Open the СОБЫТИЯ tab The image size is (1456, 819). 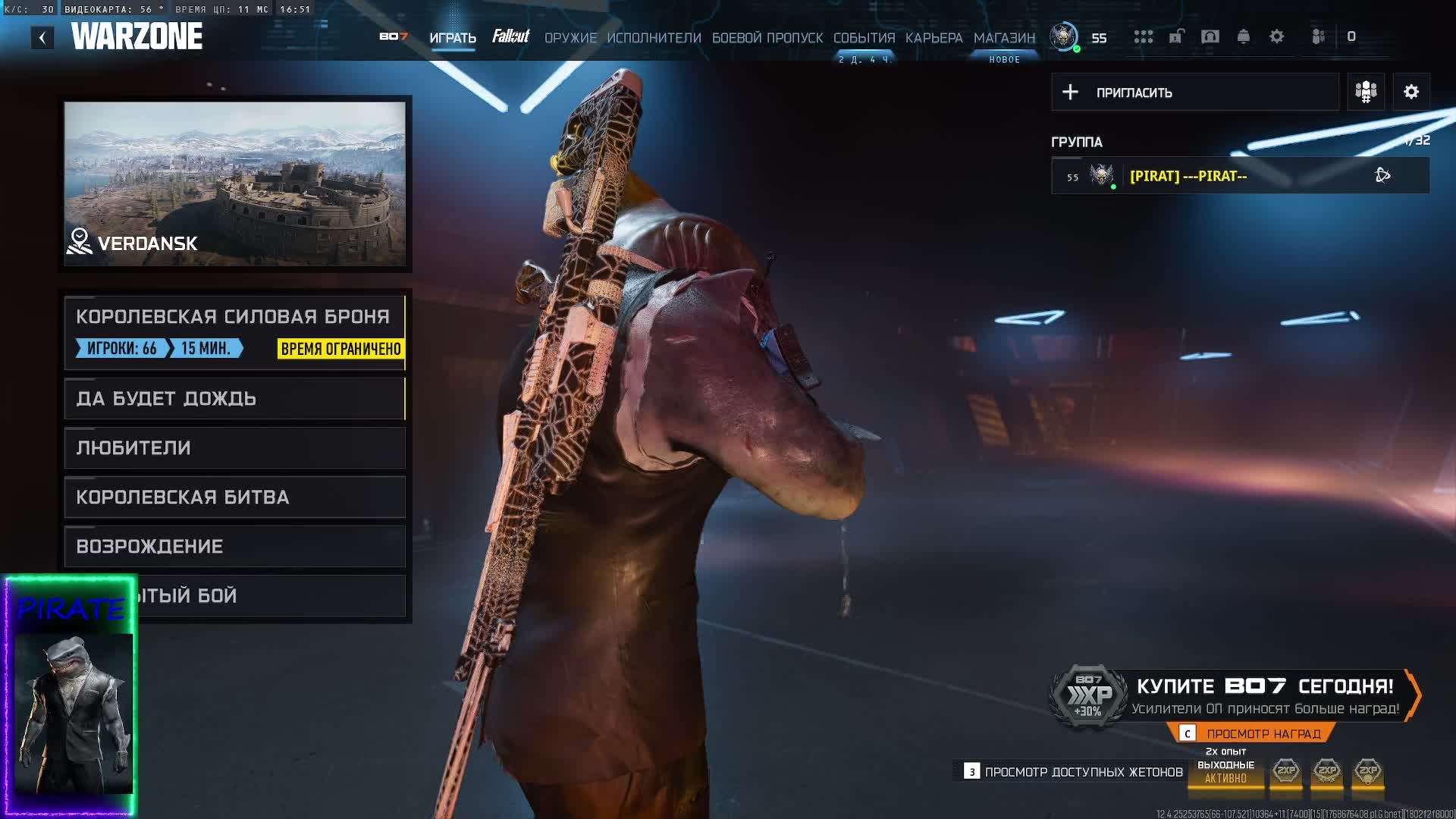tap(864, 38)
